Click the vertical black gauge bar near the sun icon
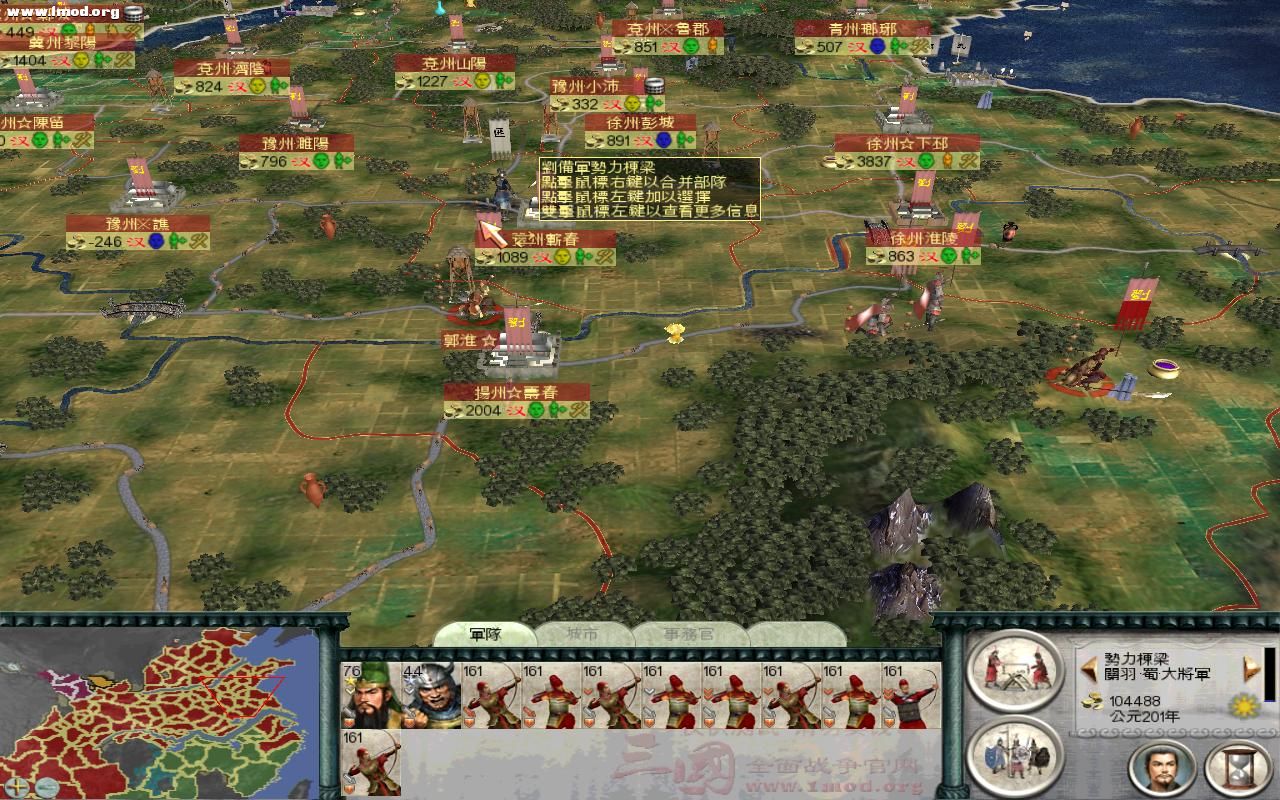The image size is (1280, 800). pyautogui.click(x=1269, y=673)
